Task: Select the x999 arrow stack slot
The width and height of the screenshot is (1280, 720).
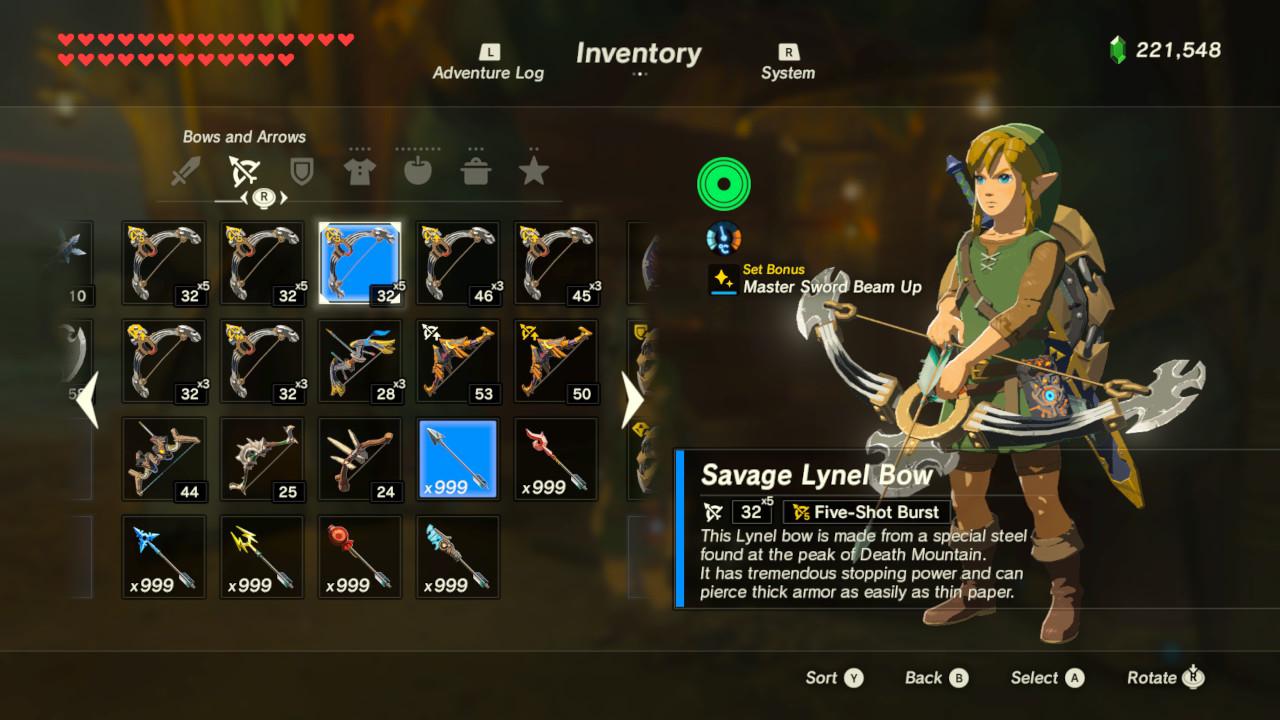Action: (457, 458)
